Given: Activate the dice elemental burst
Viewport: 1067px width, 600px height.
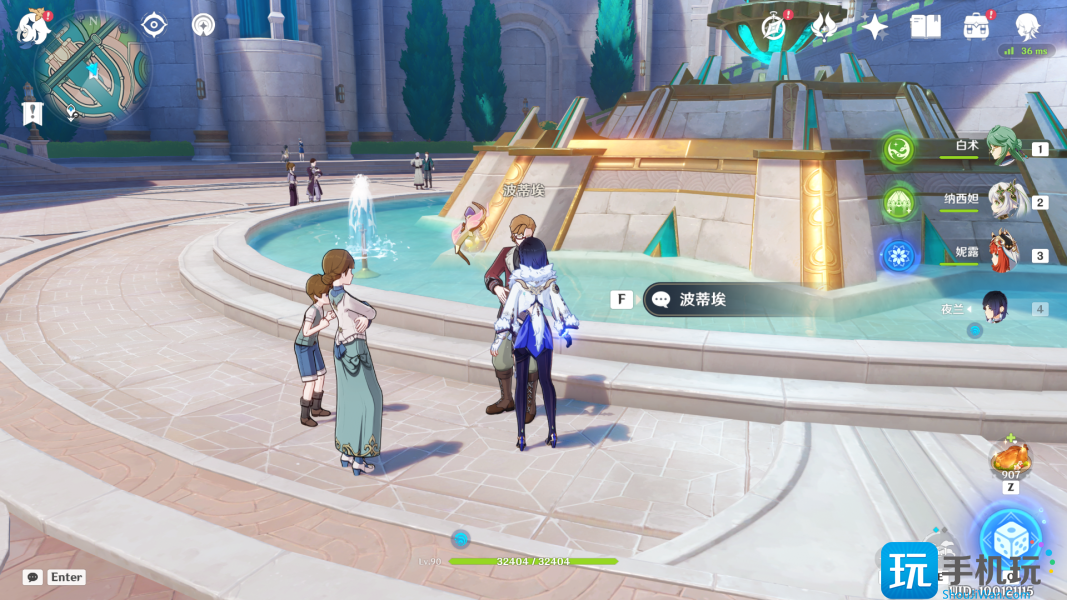Looking at the screenshot, I should click(x=1009, y=540).
